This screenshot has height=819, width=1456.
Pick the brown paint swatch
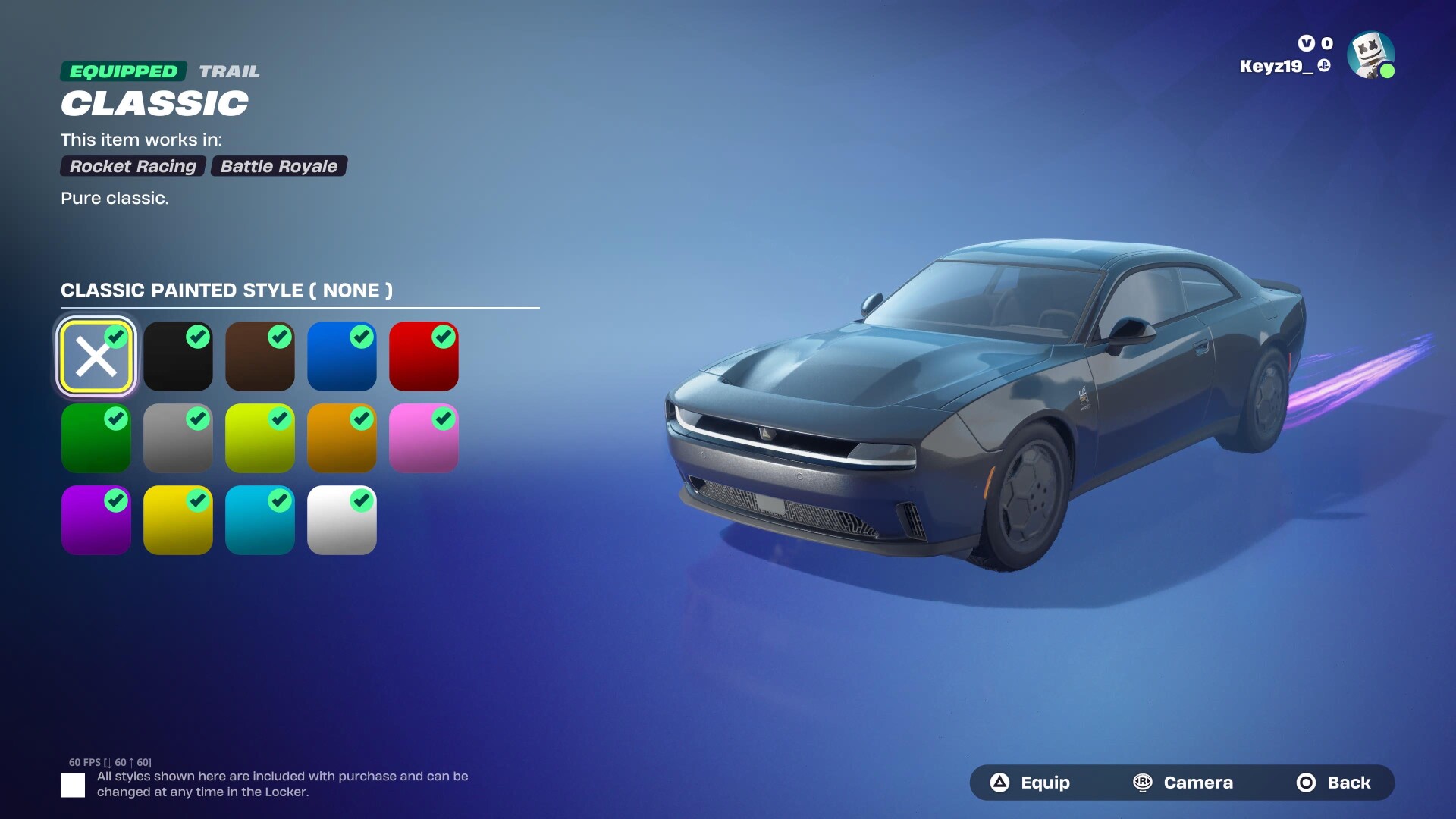260,356
